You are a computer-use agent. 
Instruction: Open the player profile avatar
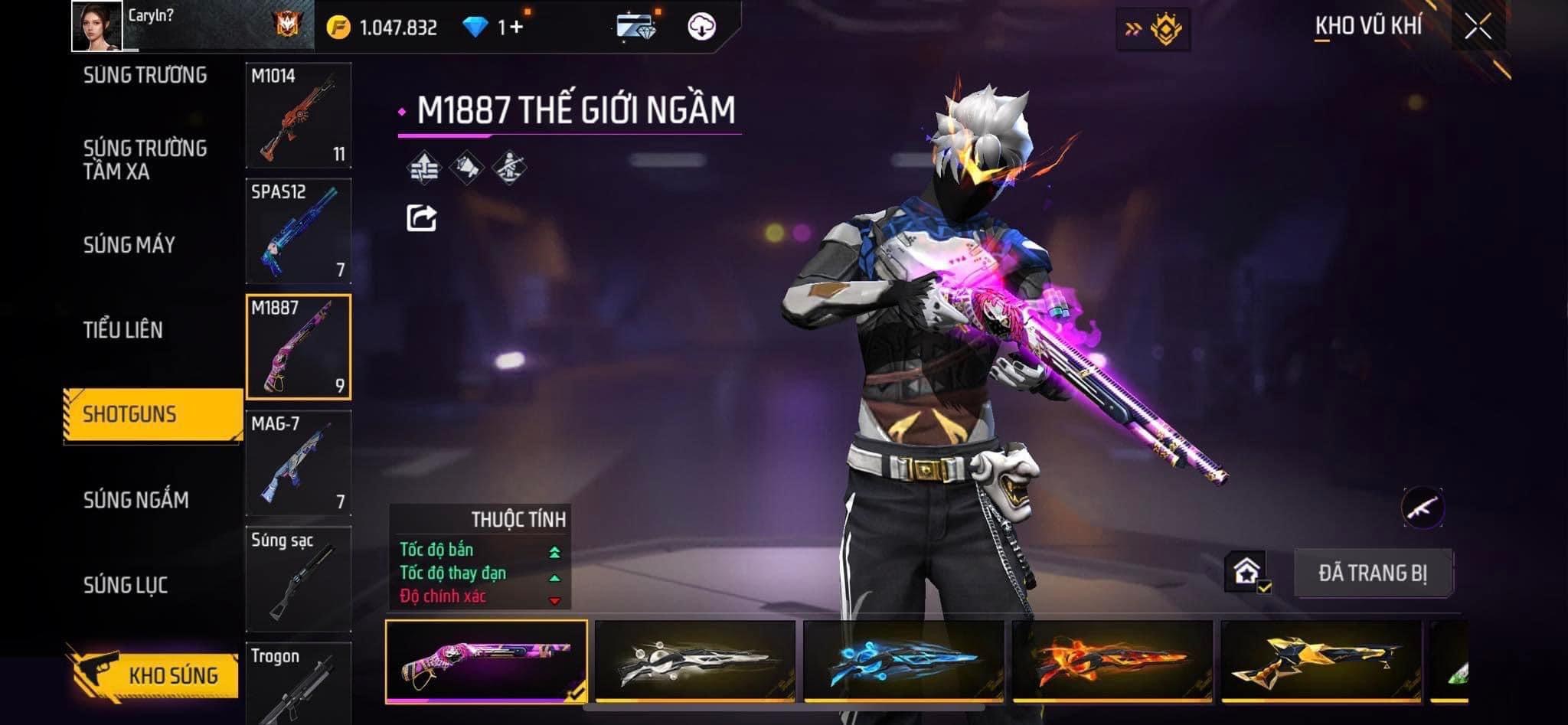(97, 26)
